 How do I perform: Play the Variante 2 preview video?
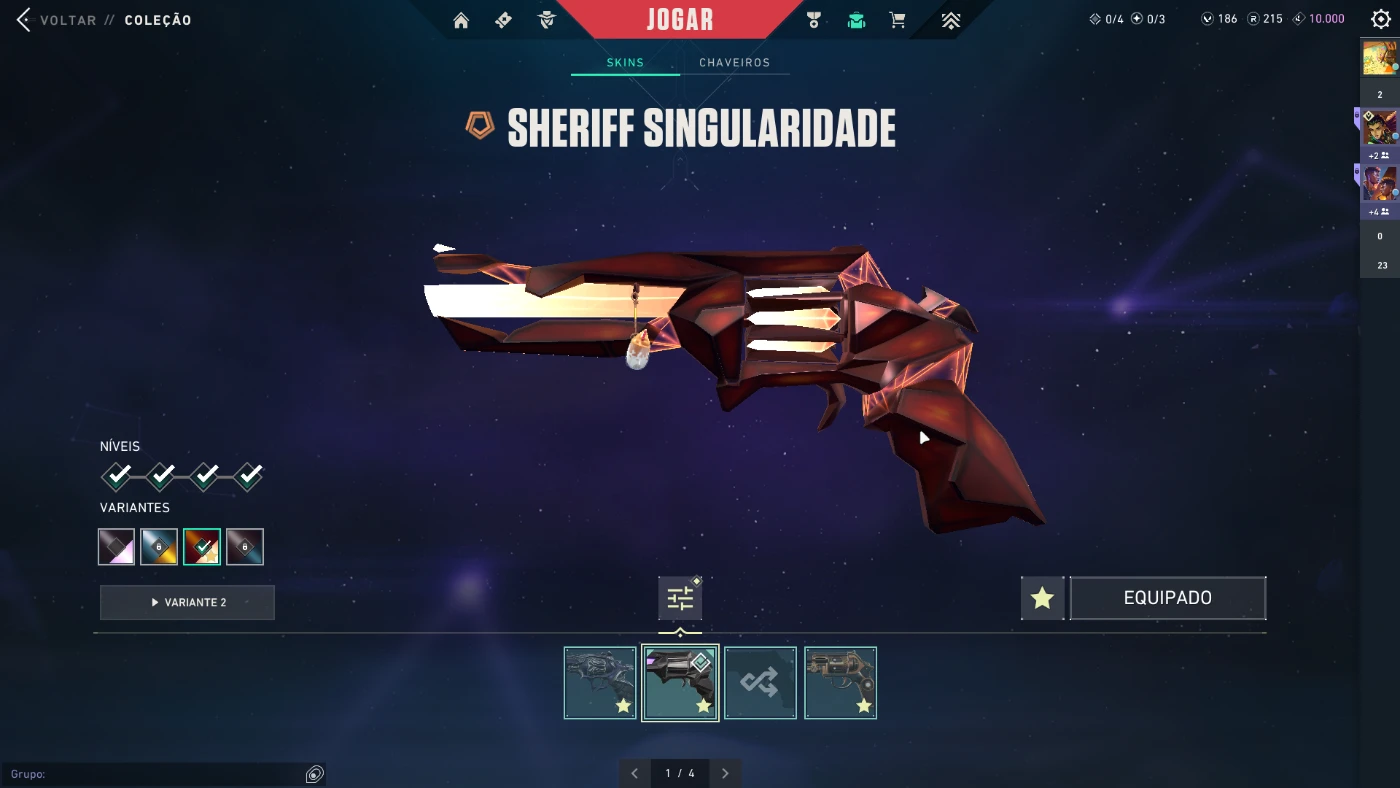[187, 602]
